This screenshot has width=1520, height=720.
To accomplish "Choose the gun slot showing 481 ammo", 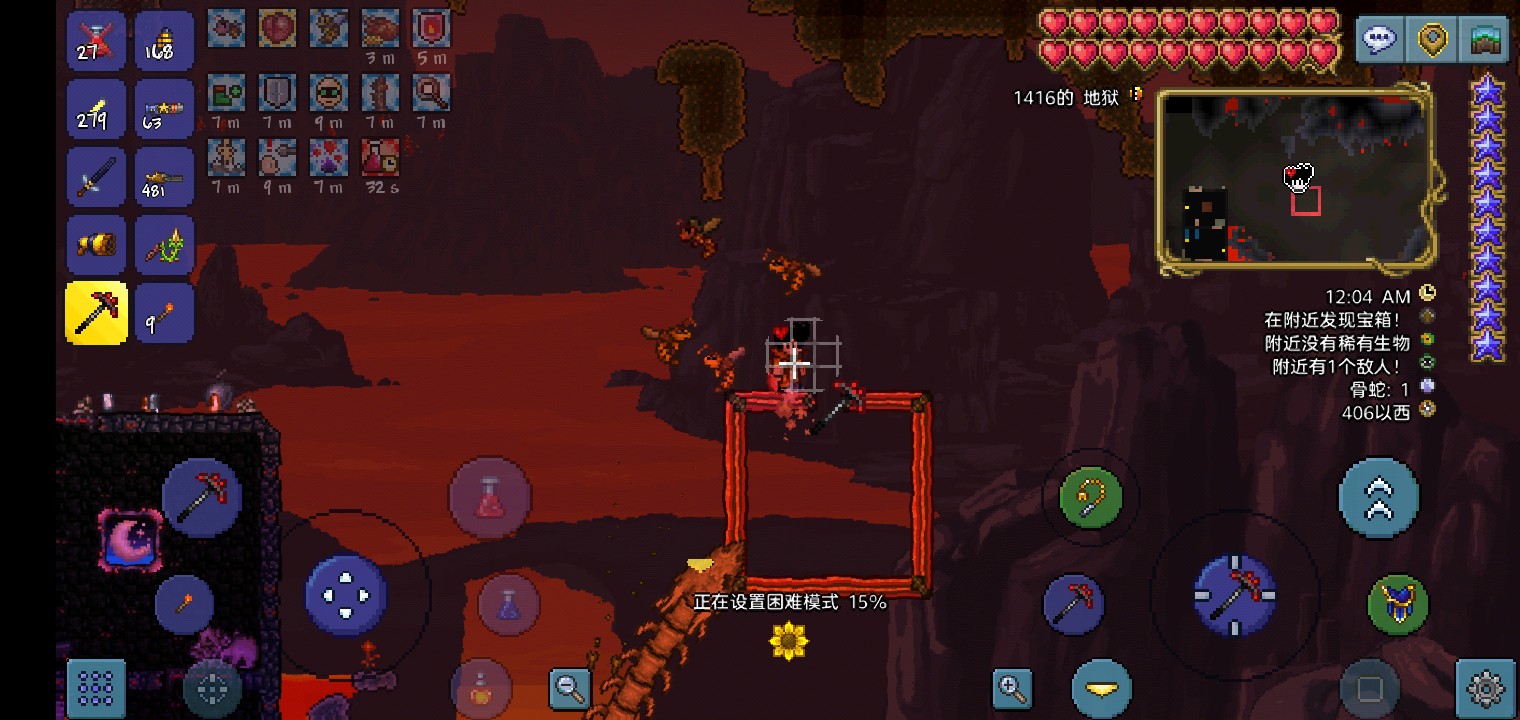I will point(164,177).
